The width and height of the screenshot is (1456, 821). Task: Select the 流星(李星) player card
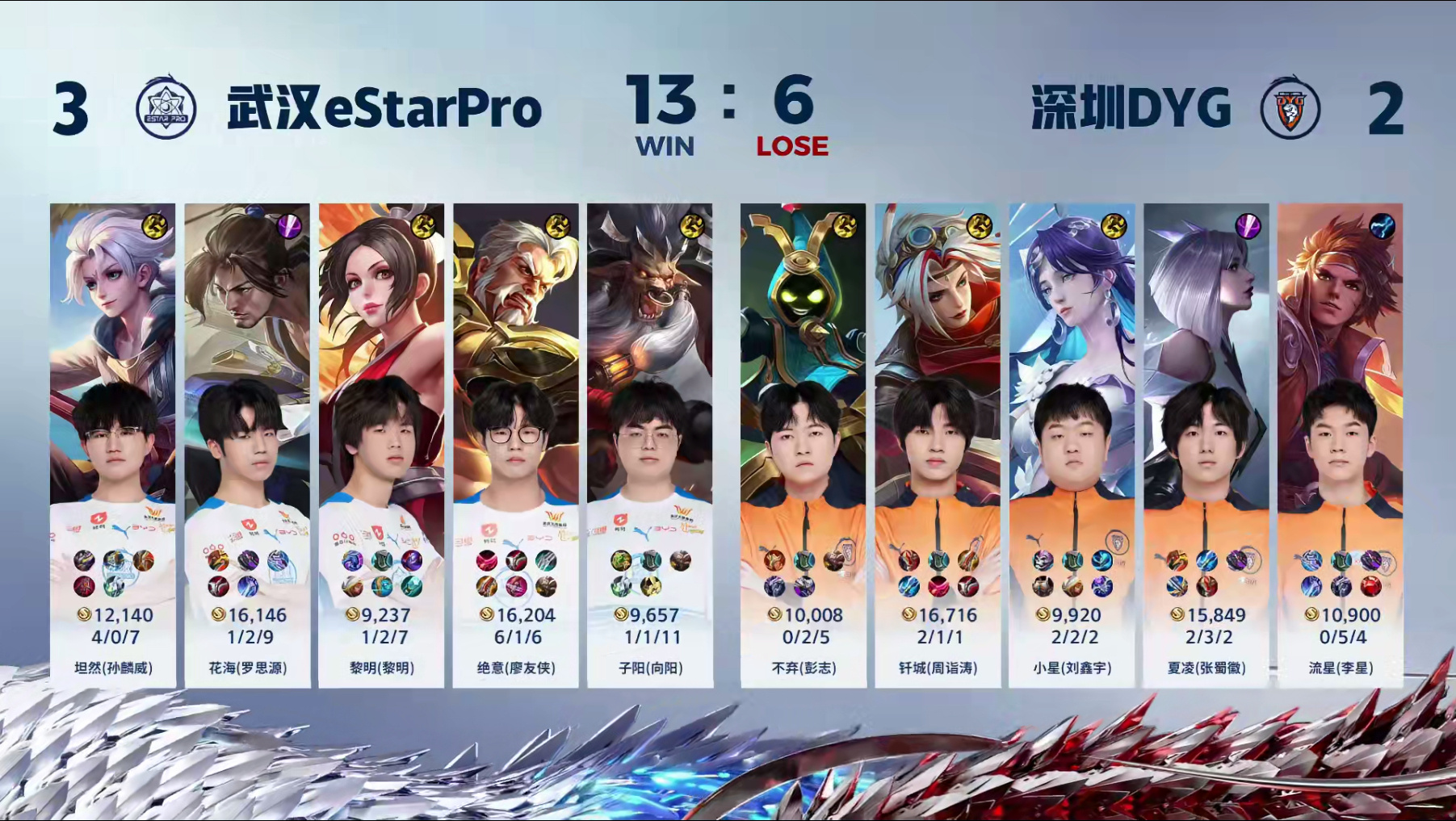click(x=1341, y=444)
